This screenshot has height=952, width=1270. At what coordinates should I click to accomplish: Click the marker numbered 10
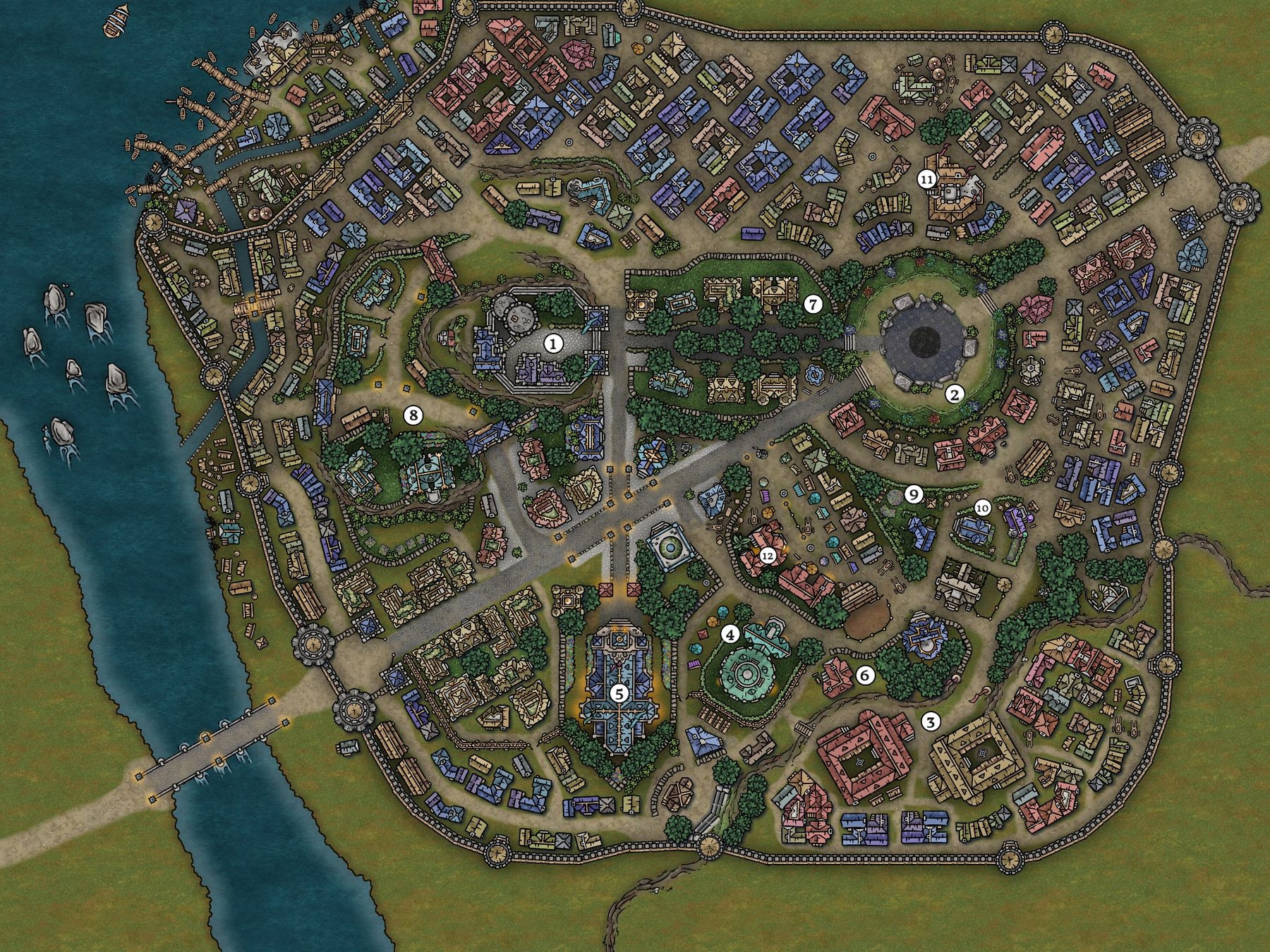tap(982, 507)
